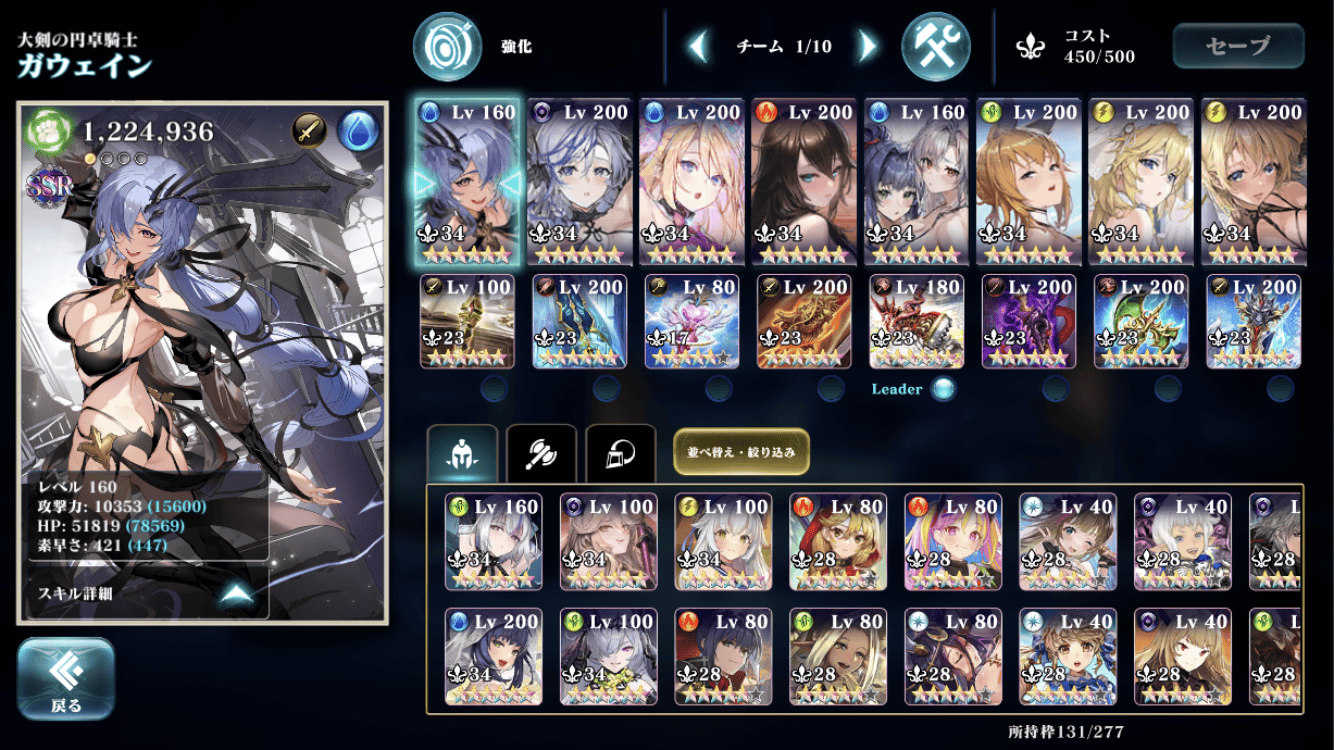This screenshot has width=1334, height=750.
Task: Click the セーブ save button
Action: (x=1238, y=46)
